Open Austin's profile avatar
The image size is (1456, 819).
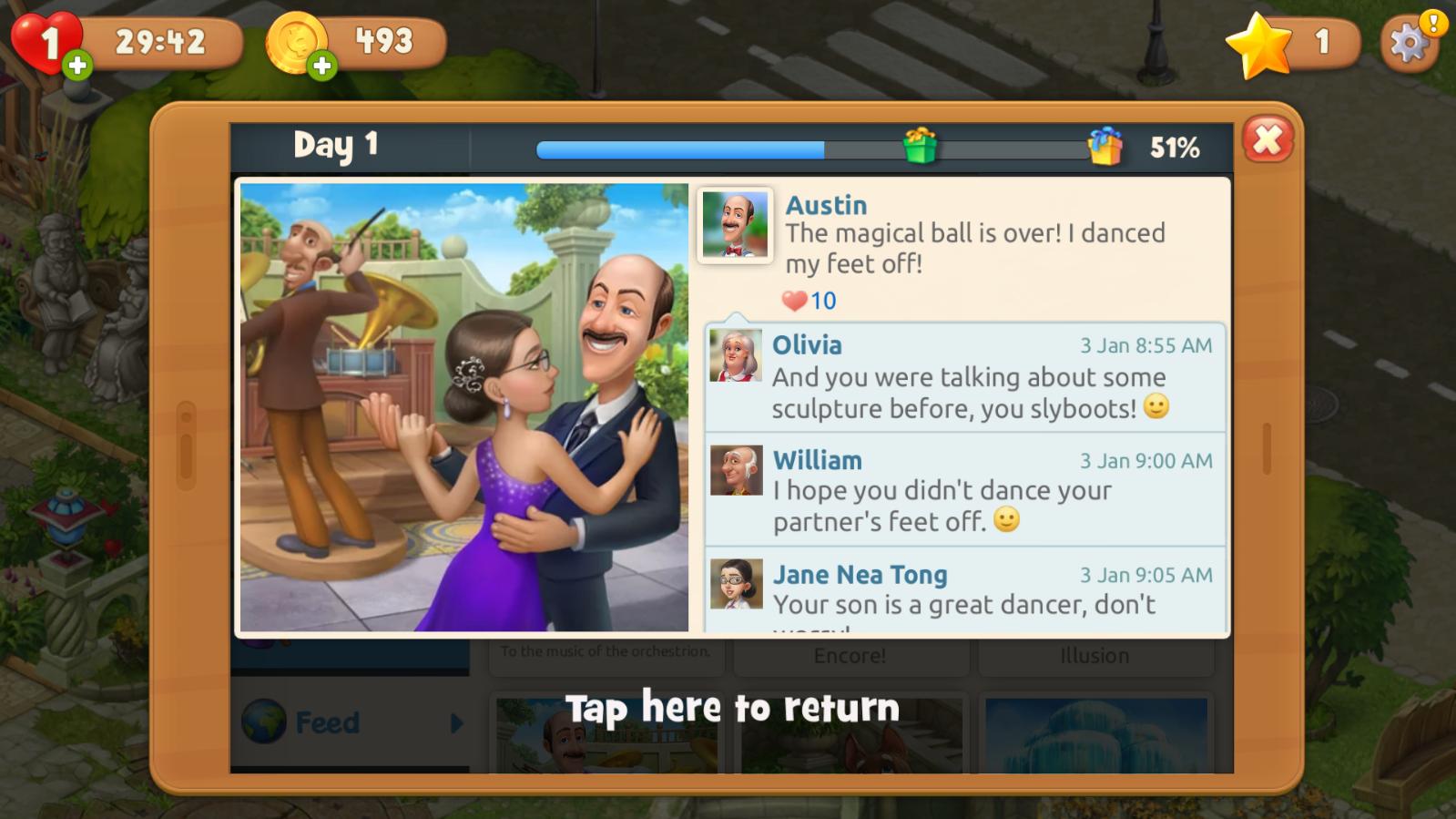[x=735, y=225]
